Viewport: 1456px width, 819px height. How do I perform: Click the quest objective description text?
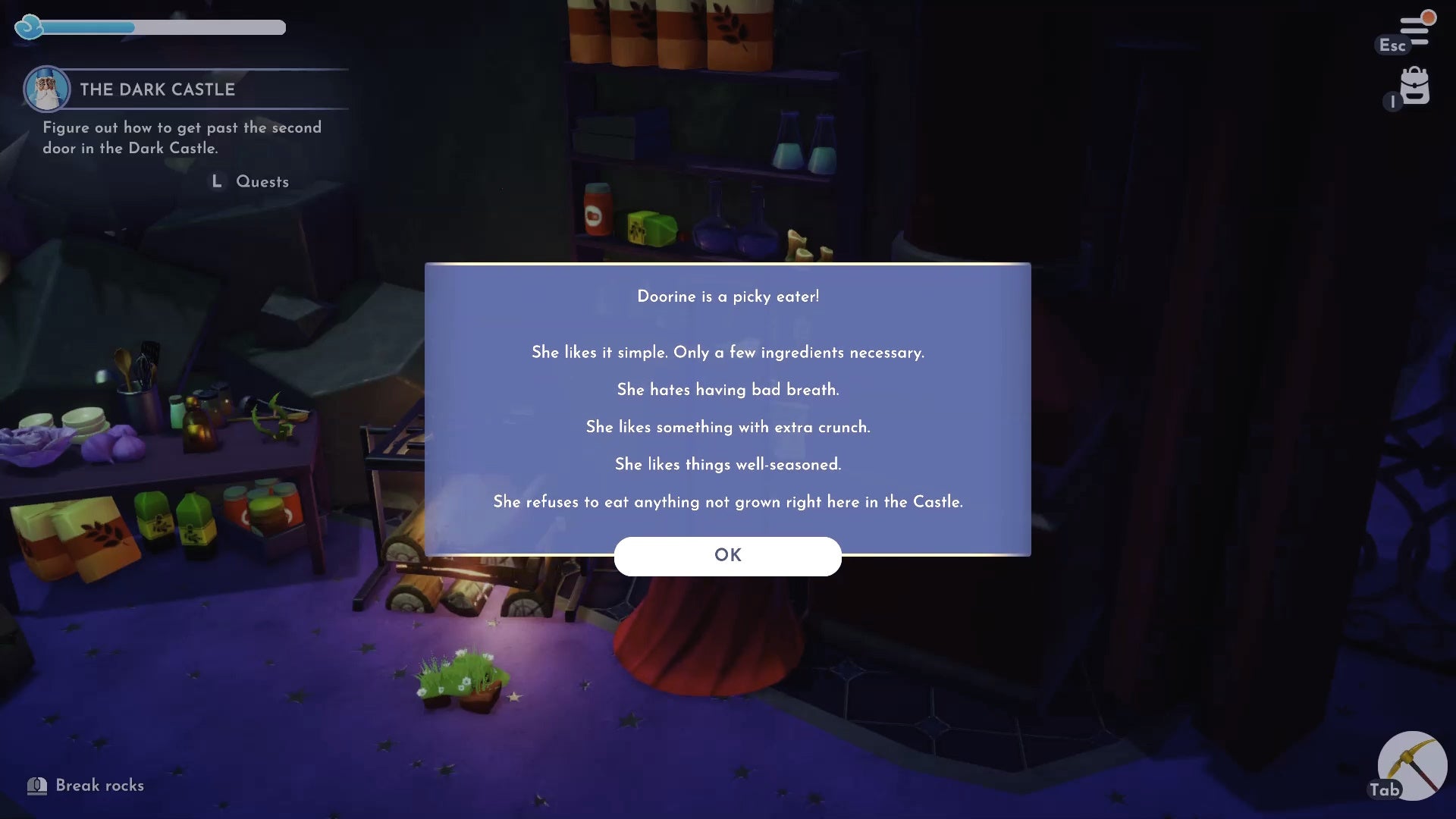pyautogui.click(x=181, y=138)
